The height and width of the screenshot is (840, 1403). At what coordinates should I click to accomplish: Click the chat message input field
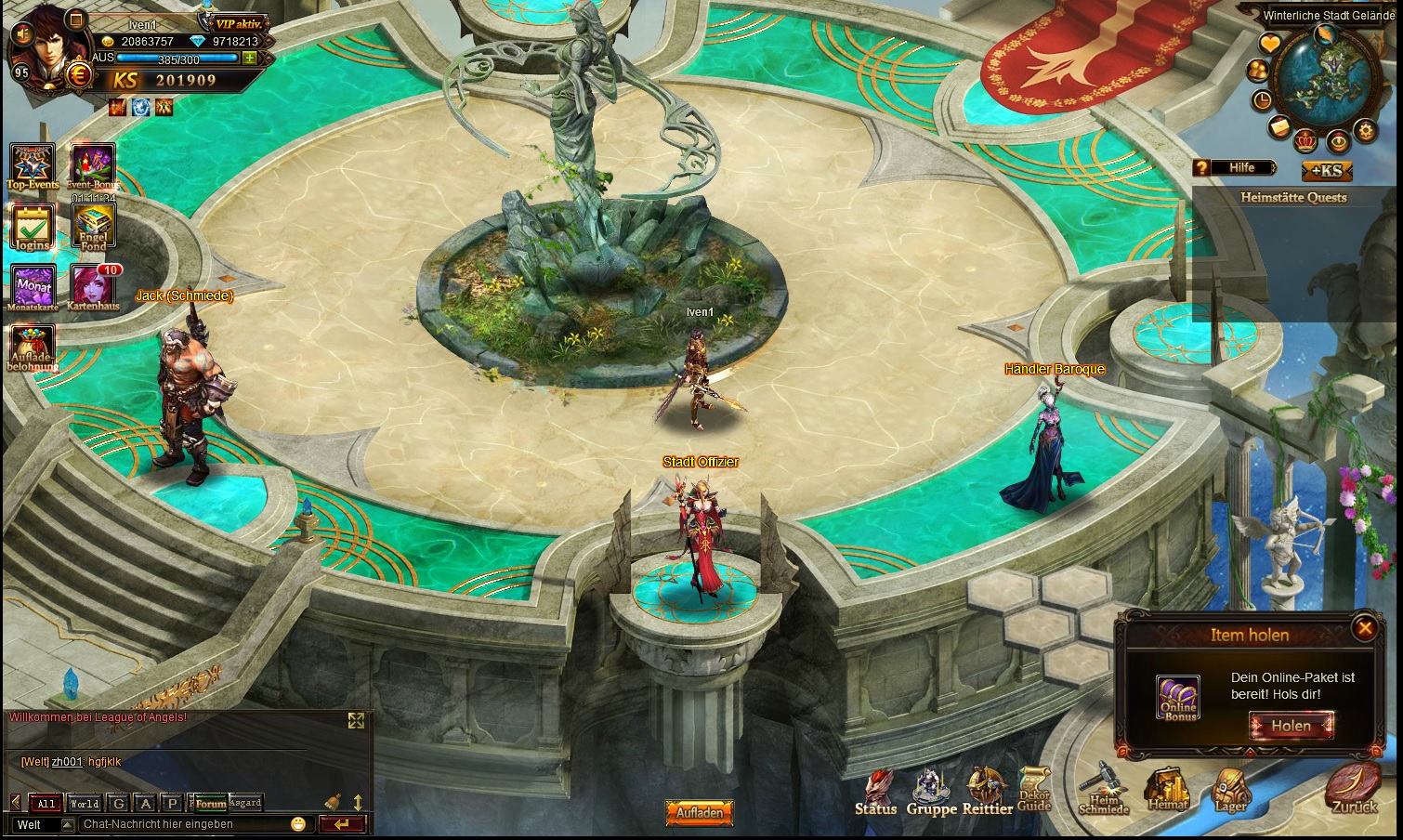click(x=184, y=824)
